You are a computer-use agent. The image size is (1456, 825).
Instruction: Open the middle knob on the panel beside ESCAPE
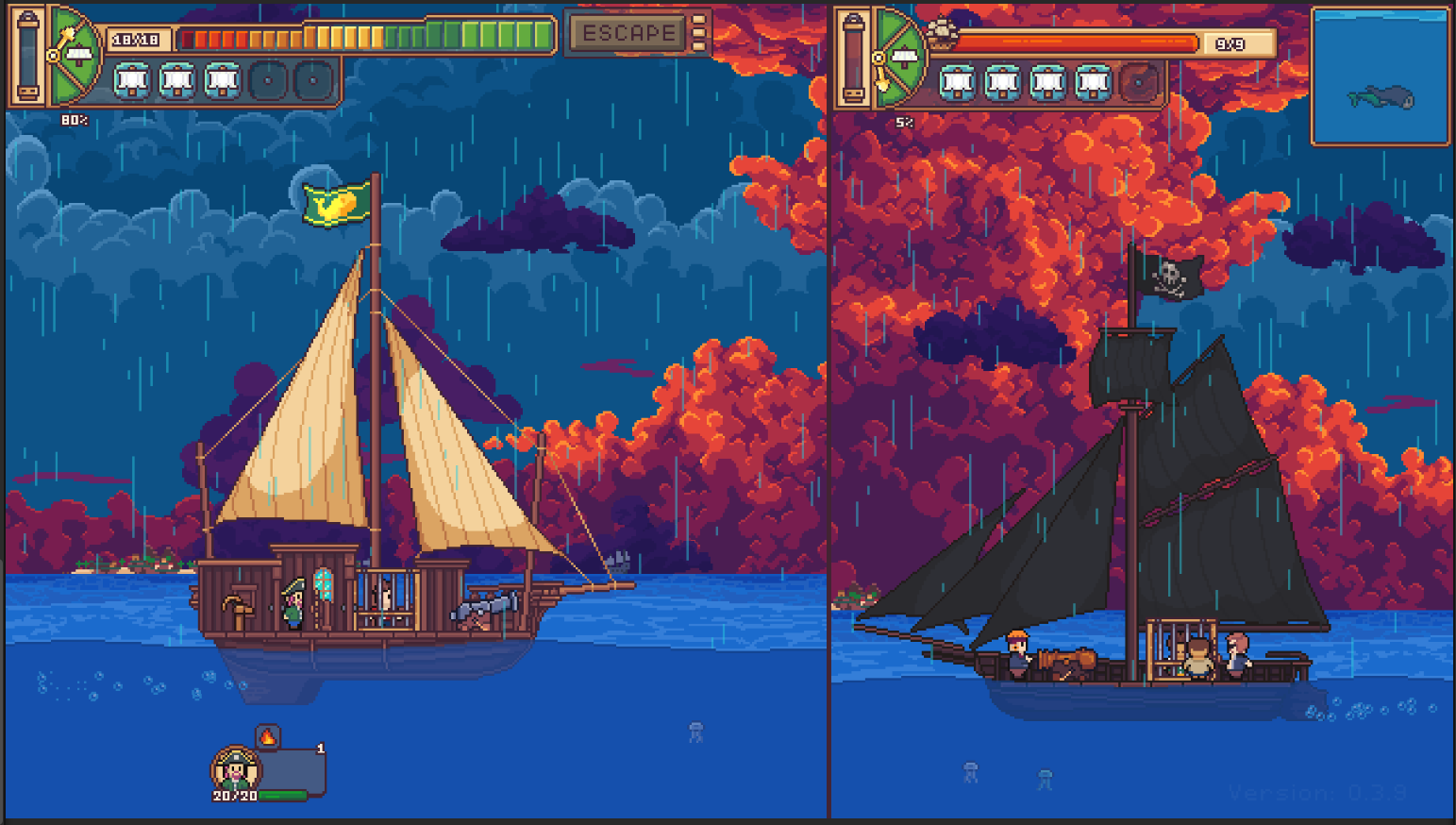pyautogui.click(x=697, y=33)
